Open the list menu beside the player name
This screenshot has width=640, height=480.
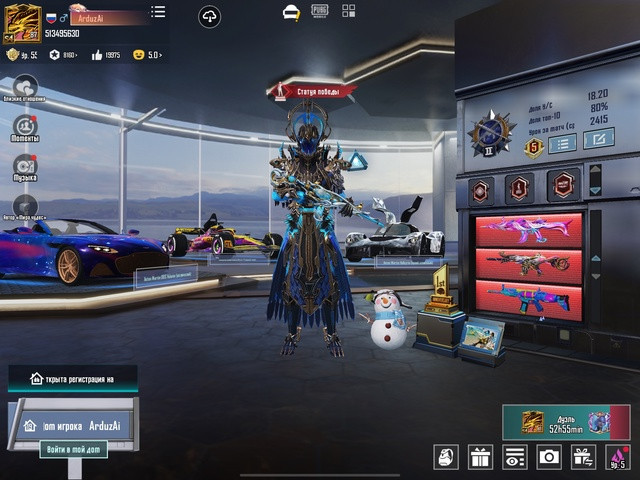pyautogui.click(x=158, y=12)
